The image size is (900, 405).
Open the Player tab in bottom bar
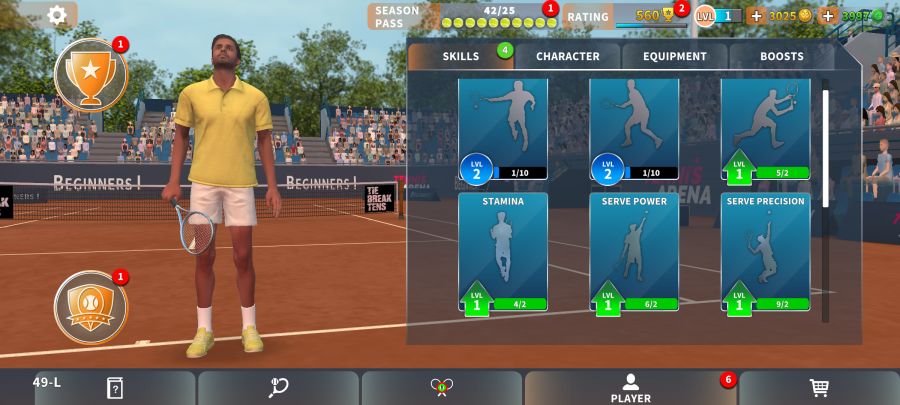(x=630, y=388)
